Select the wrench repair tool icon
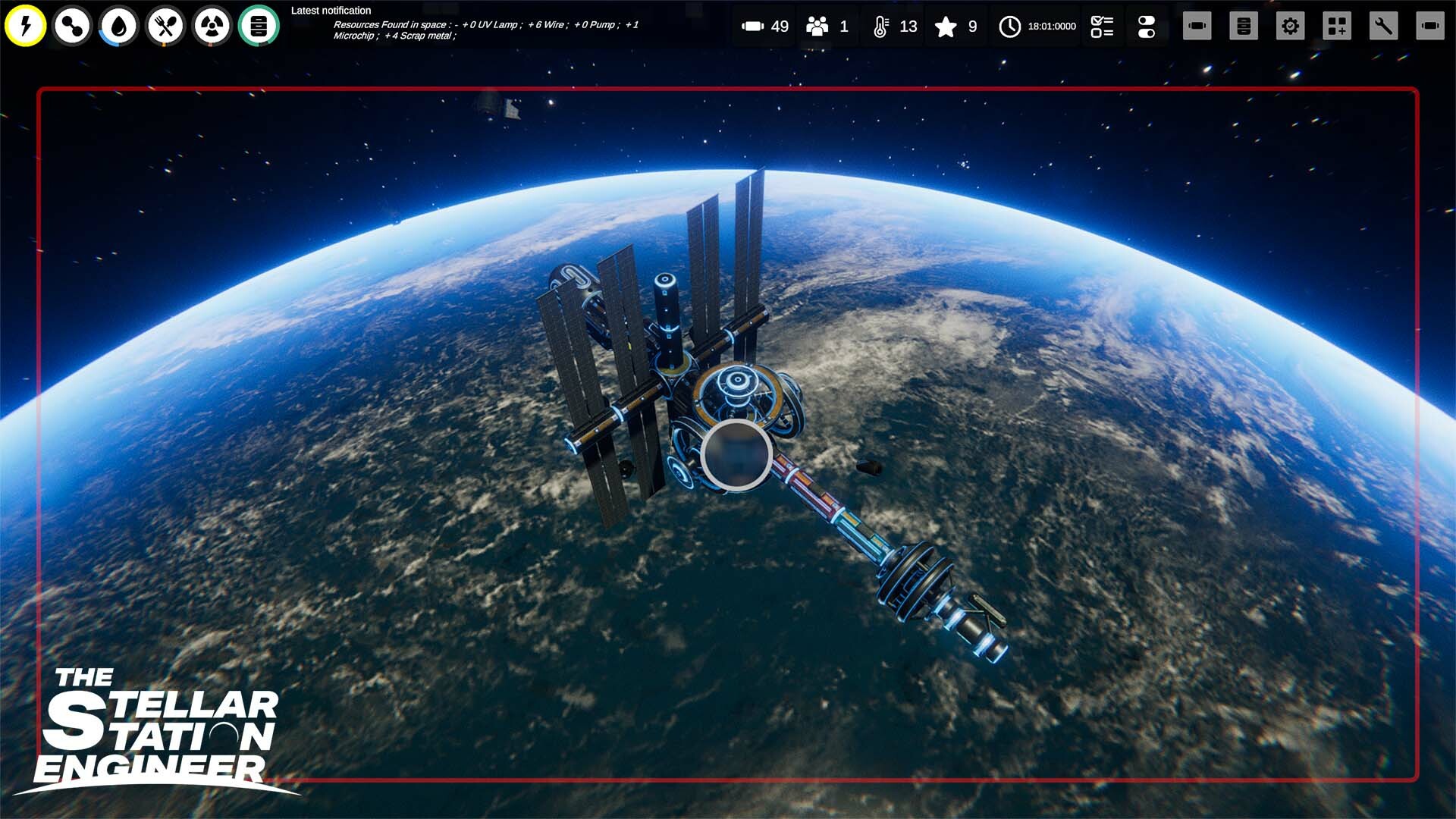Image resolution: width=1456 pixels, height=819 pixels. (1384, 27)
